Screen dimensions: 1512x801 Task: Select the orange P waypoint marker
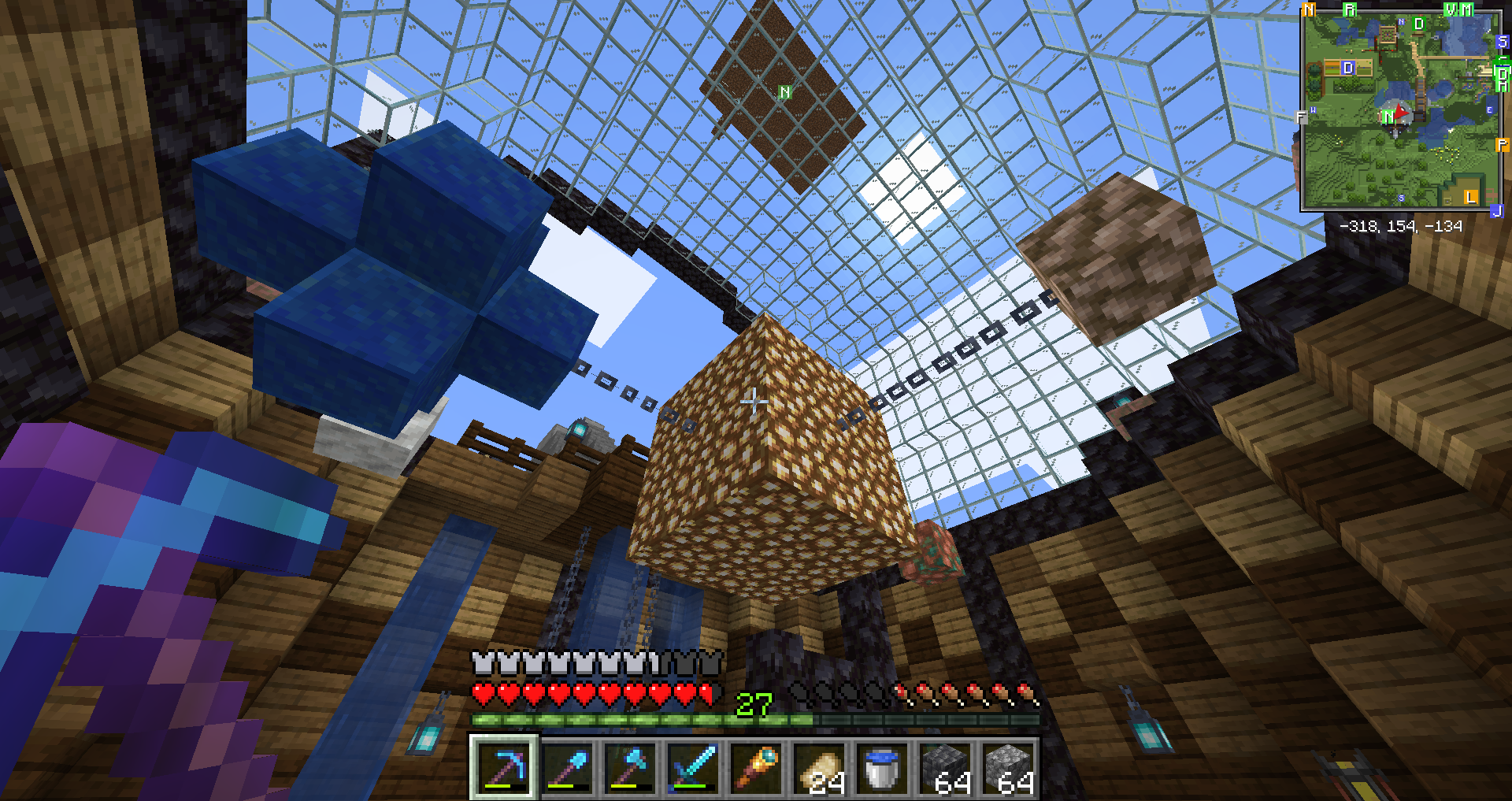(1502, 145)
